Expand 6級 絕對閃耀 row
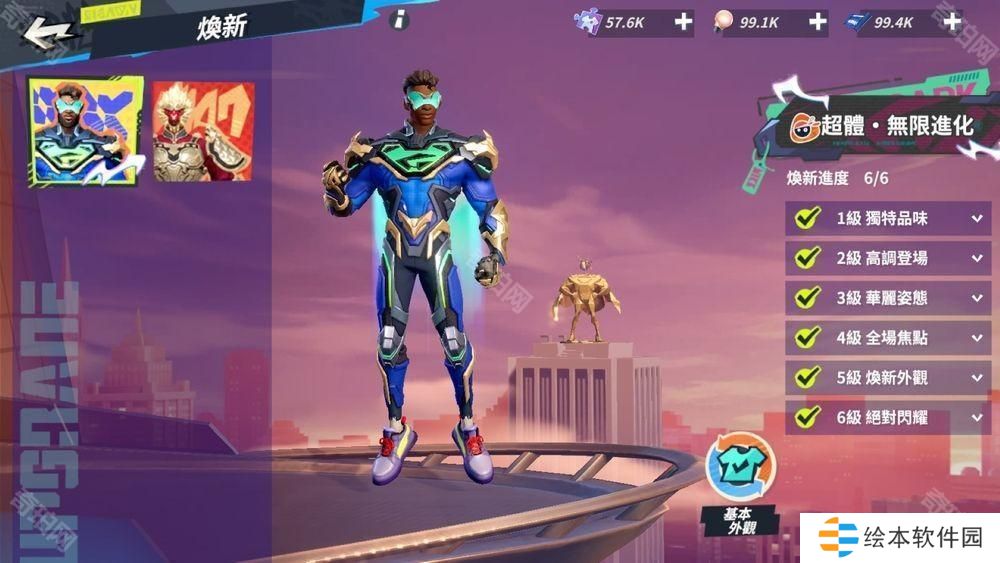Viewport: 1000px width, 563px height. (x=976, y=417)
